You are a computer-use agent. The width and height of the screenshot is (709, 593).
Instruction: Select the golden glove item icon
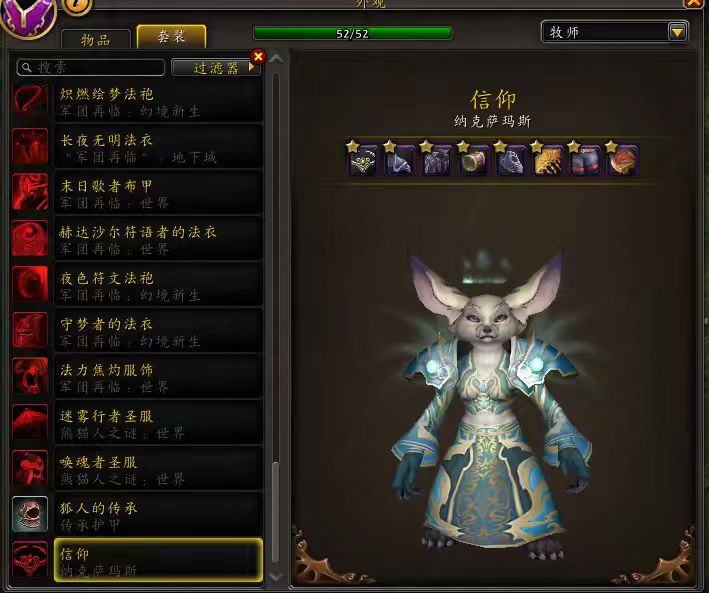[548, 161]
